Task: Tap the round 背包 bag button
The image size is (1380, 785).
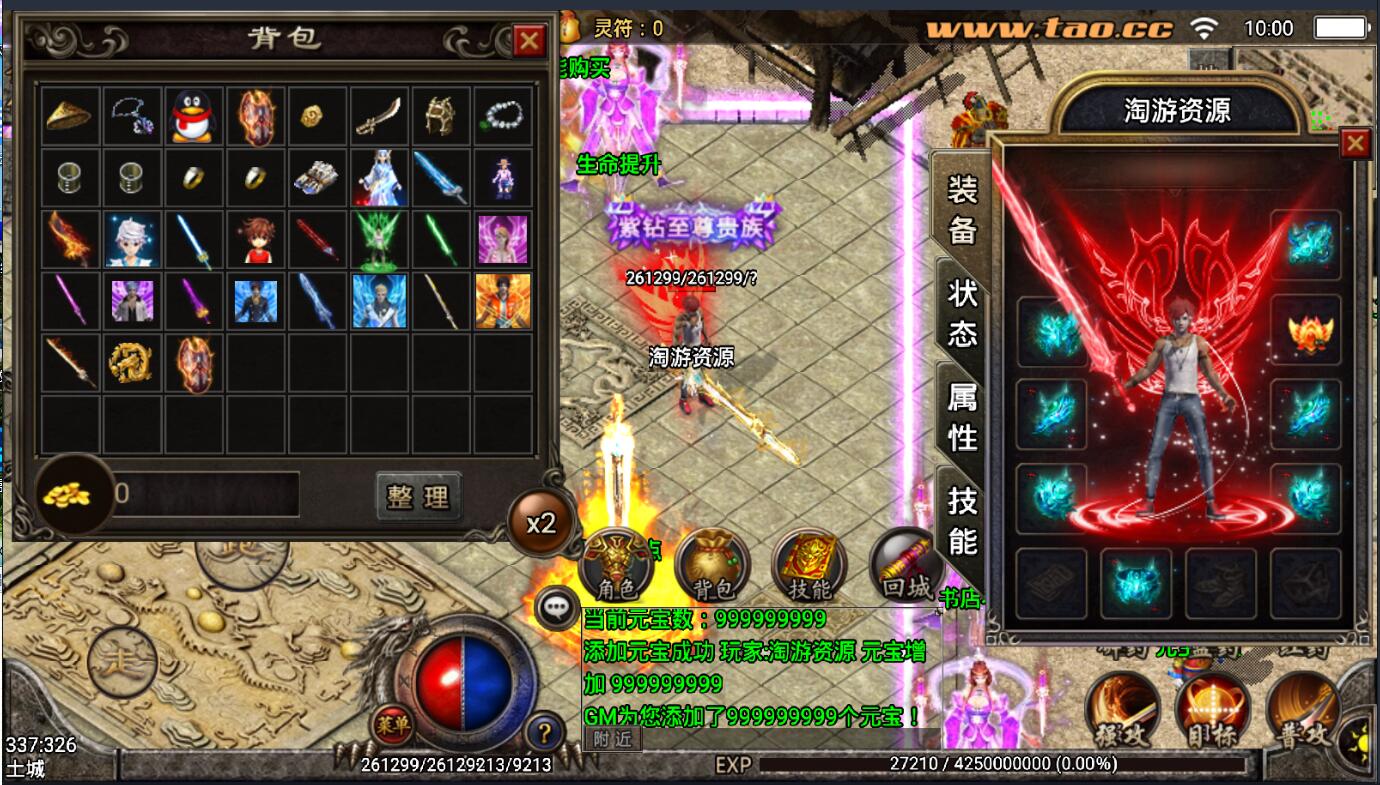Action: pyautogui.click(x=712, y=567)
